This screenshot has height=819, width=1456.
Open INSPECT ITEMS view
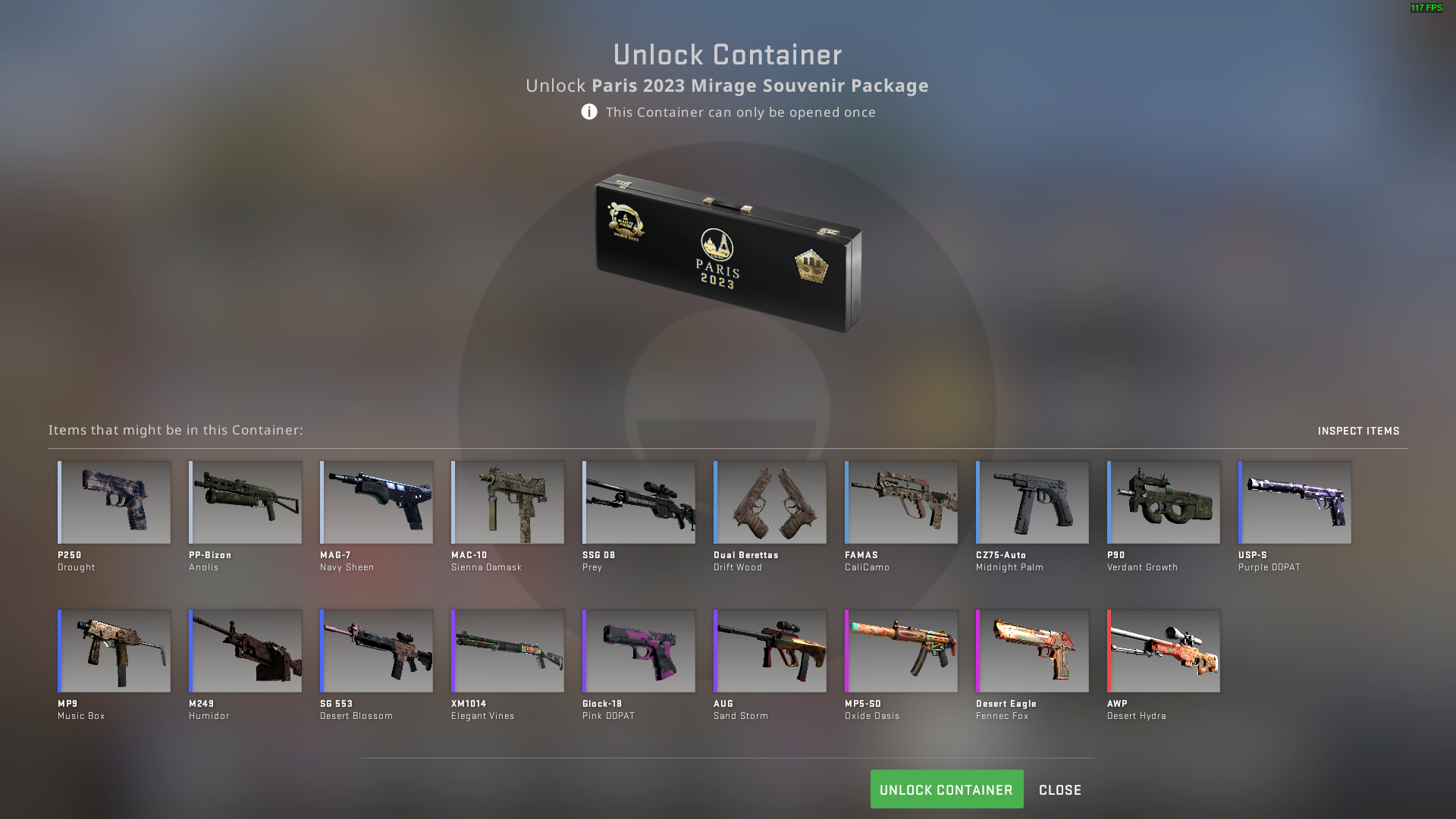point(1360,430)
